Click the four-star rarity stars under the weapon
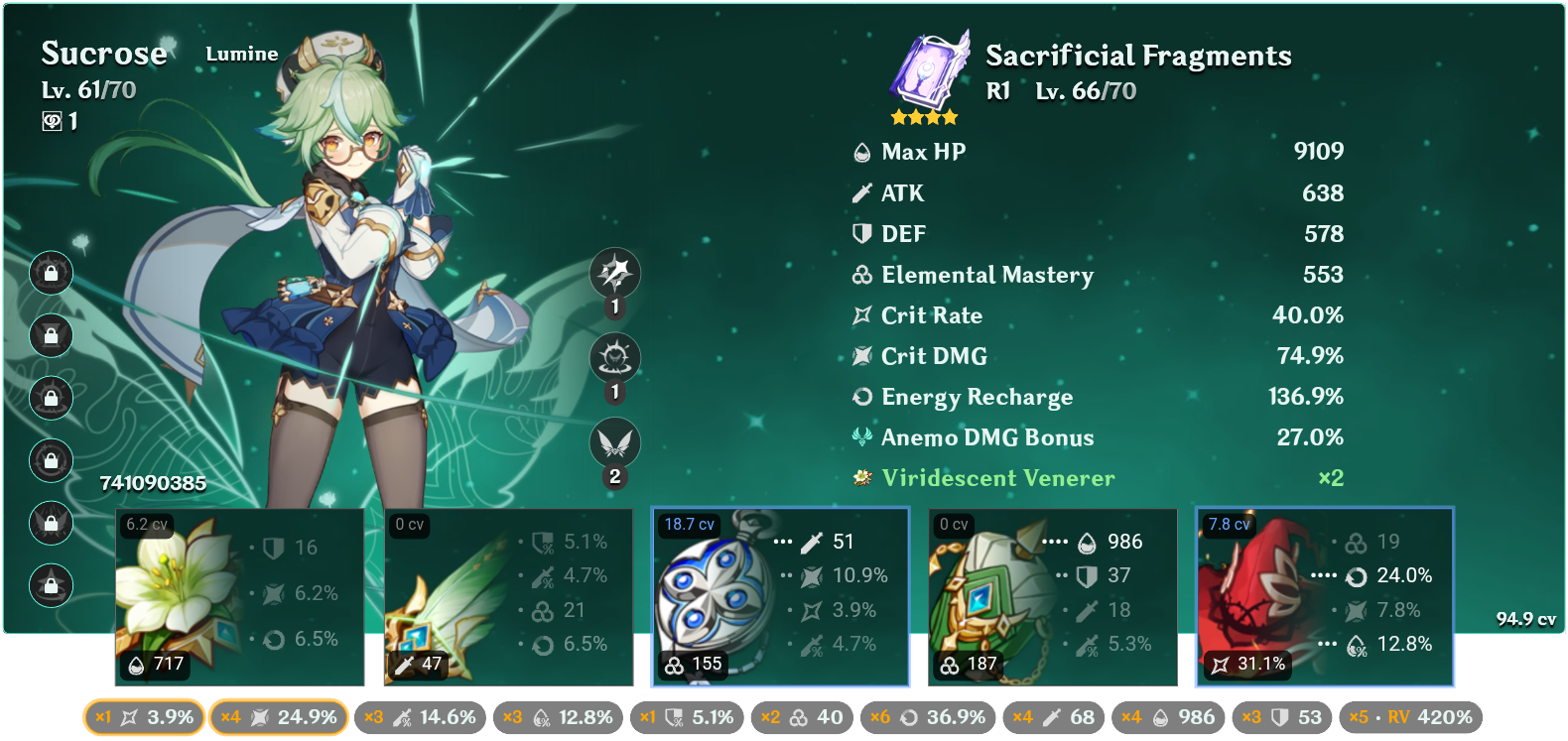This screenshot has height=741, width=1568. point(926,115)
